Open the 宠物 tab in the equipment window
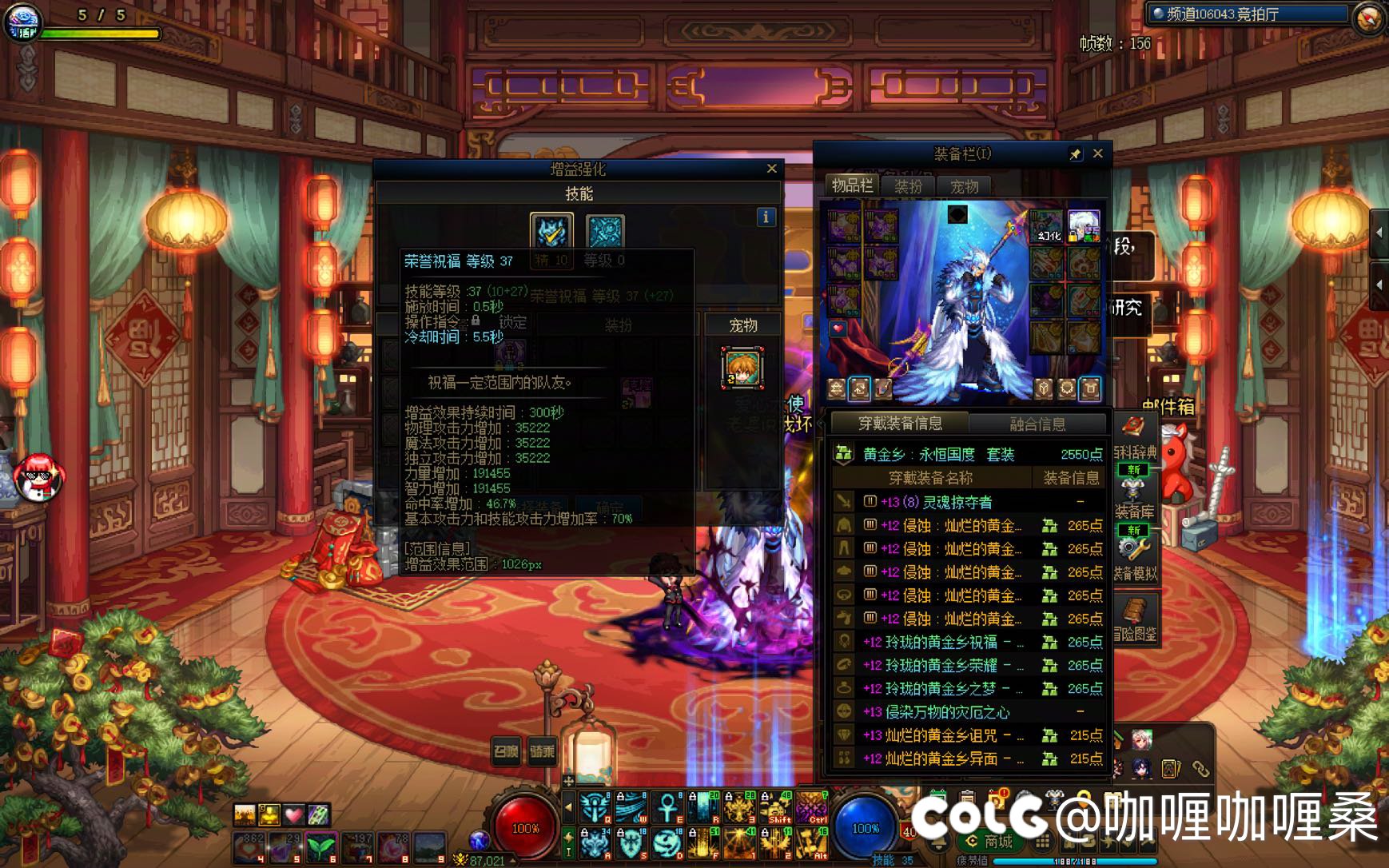 (964, 186)
